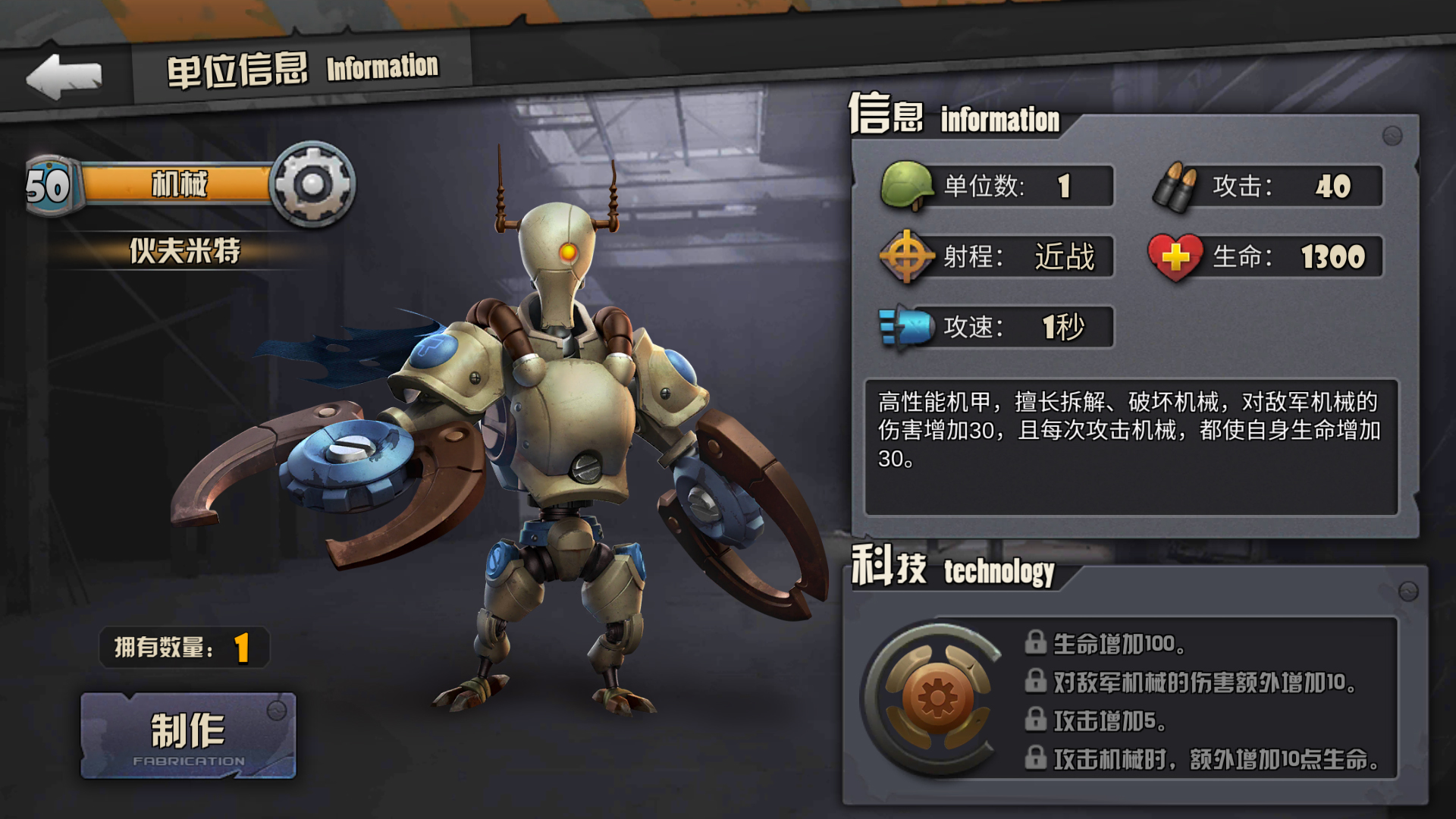
Task: Select locked tech 生命增加100
Action: click(1106, 643)
